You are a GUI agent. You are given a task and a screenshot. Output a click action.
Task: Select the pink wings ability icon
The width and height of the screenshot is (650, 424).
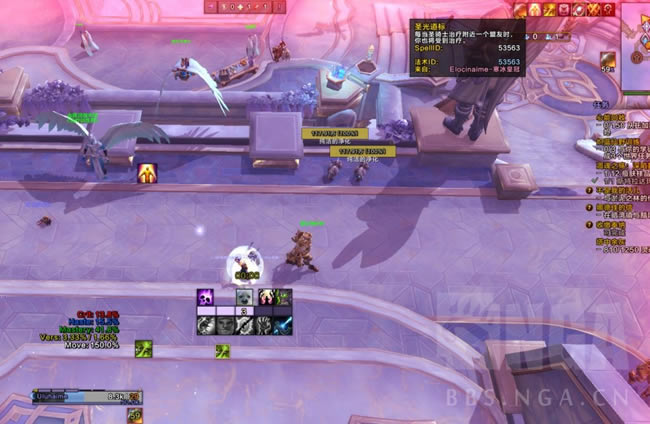click(265, 298)
